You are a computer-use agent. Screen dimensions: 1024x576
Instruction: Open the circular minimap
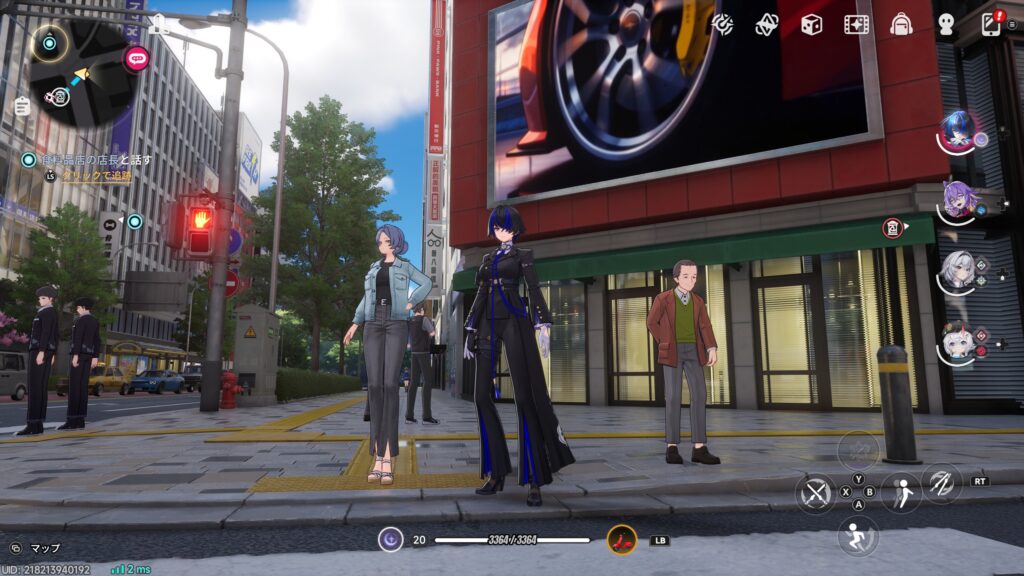pyautogui.click(x=82, y=72)
